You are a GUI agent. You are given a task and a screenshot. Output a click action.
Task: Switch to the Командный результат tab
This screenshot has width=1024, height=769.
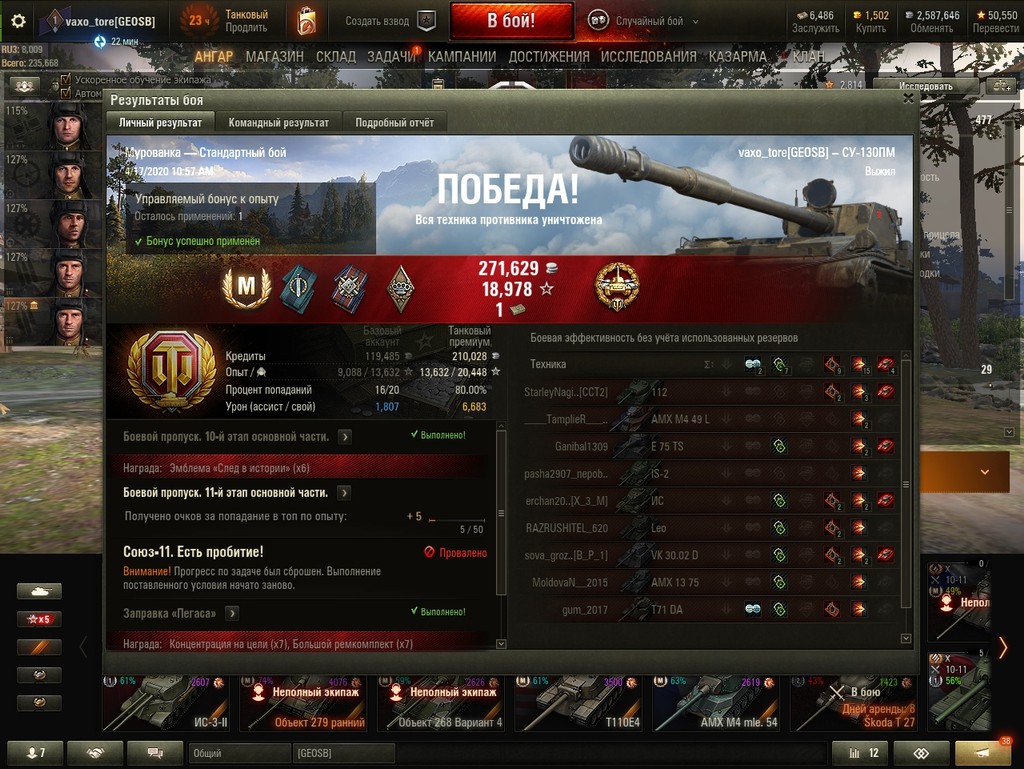click(278, 122)
